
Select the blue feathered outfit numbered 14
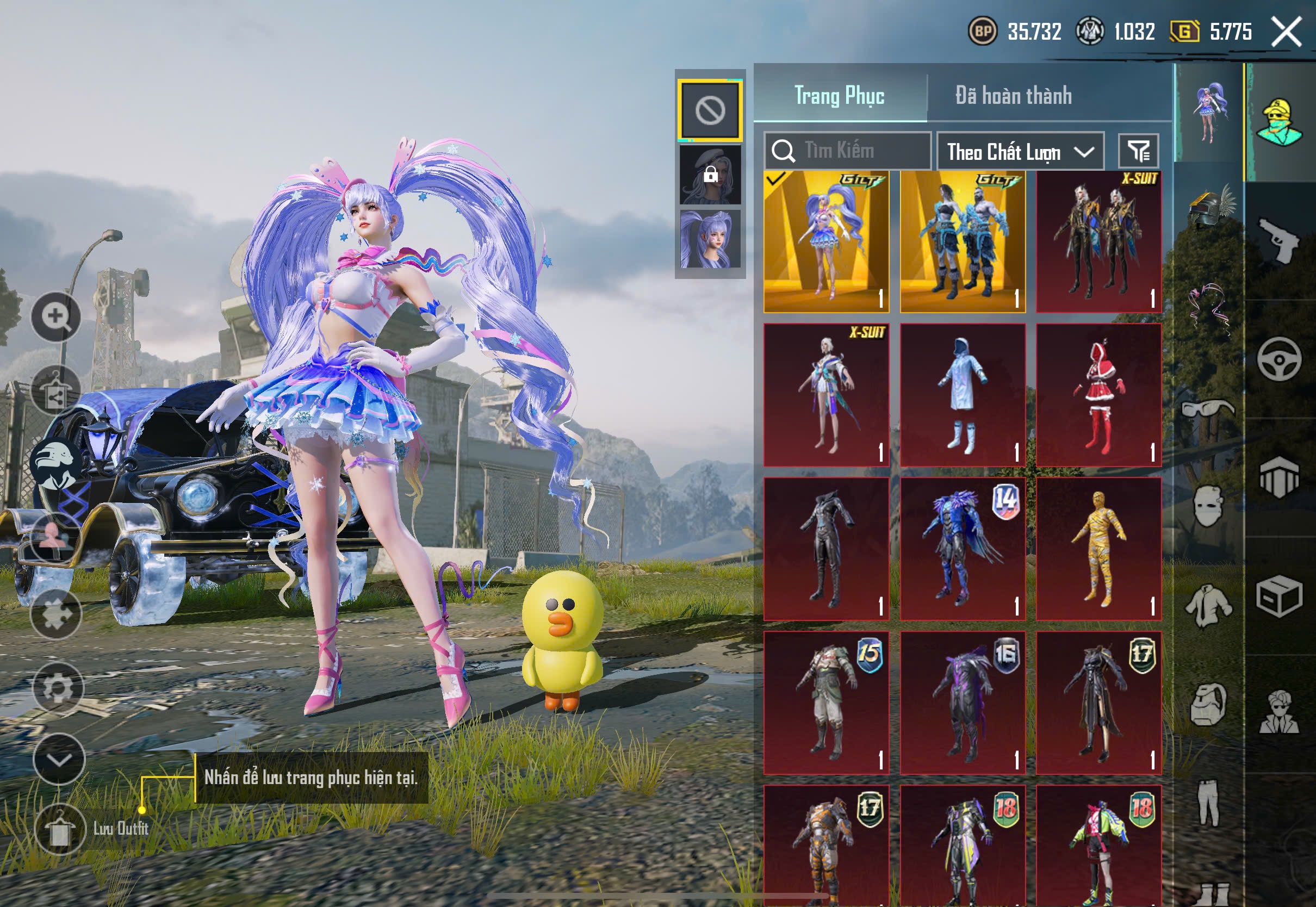(963, 549)
